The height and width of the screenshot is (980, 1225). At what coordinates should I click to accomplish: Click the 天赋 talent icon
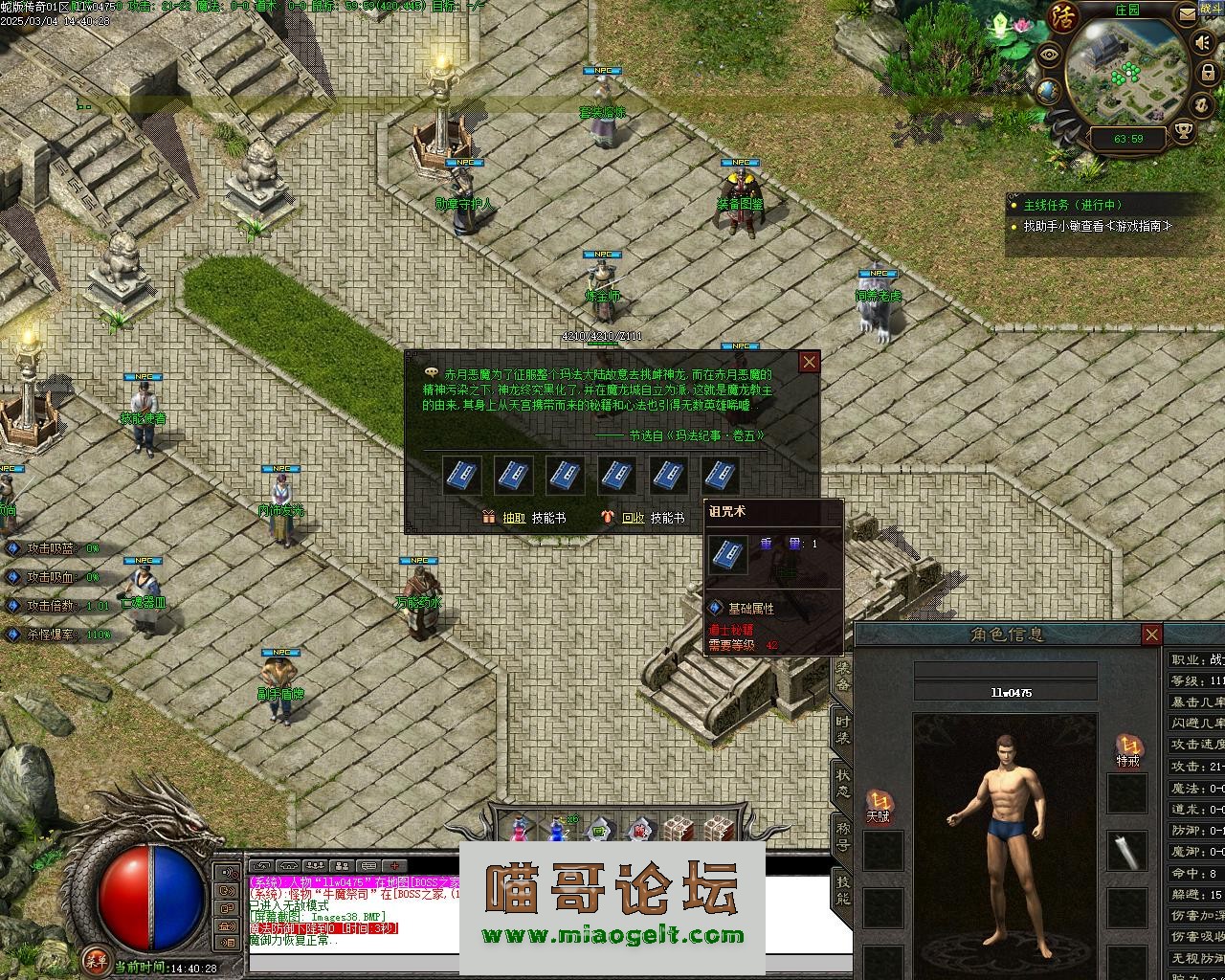click(x=878, y=805)
